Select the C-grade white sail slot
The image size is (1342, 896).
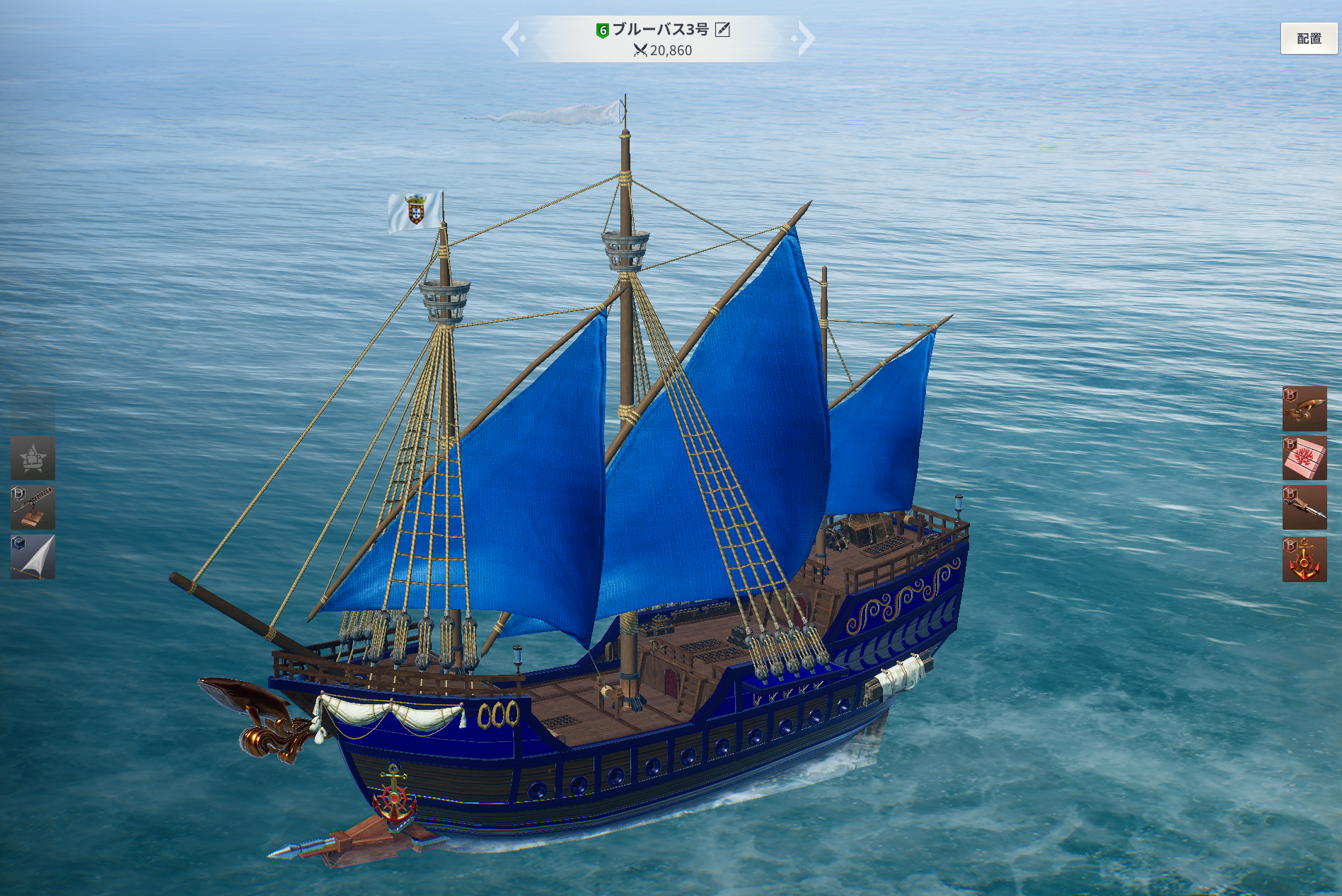click(33, 557)
